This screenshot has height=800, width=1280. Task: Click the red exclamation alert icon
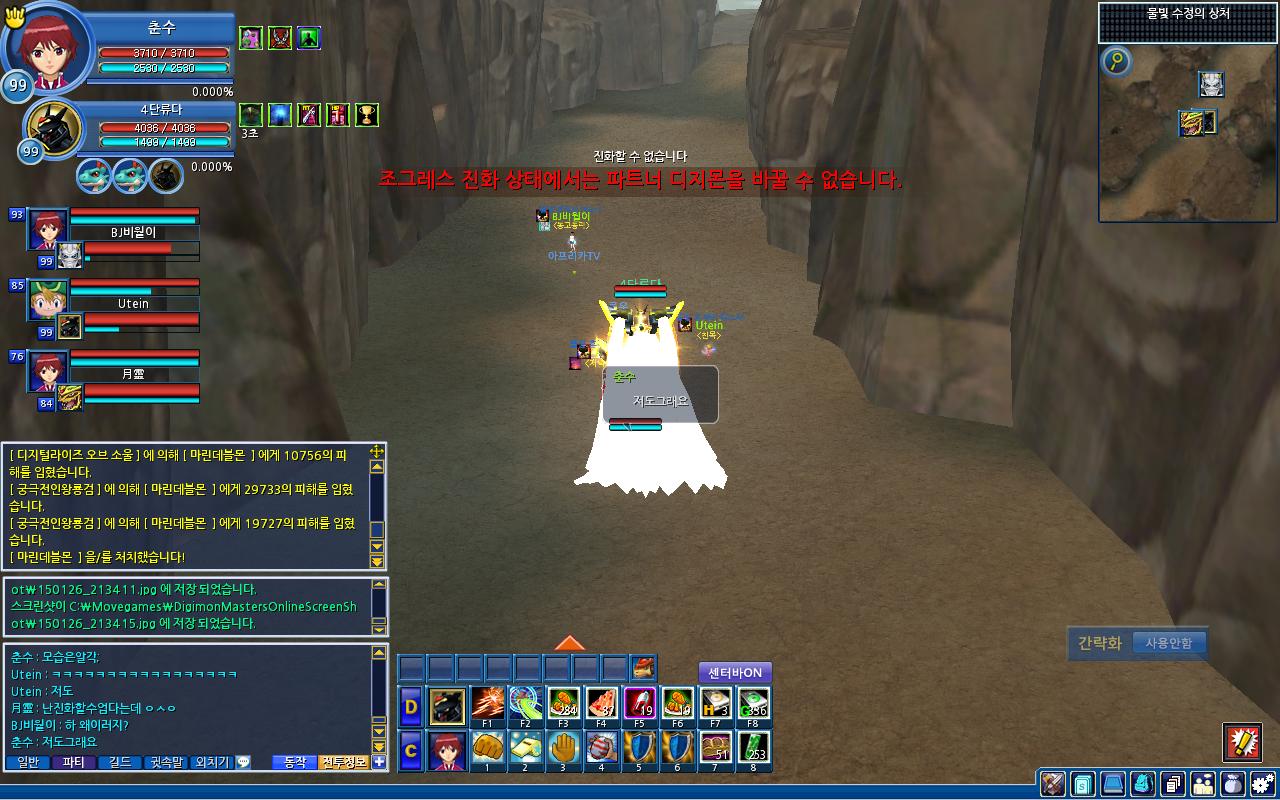point(1242,742)
